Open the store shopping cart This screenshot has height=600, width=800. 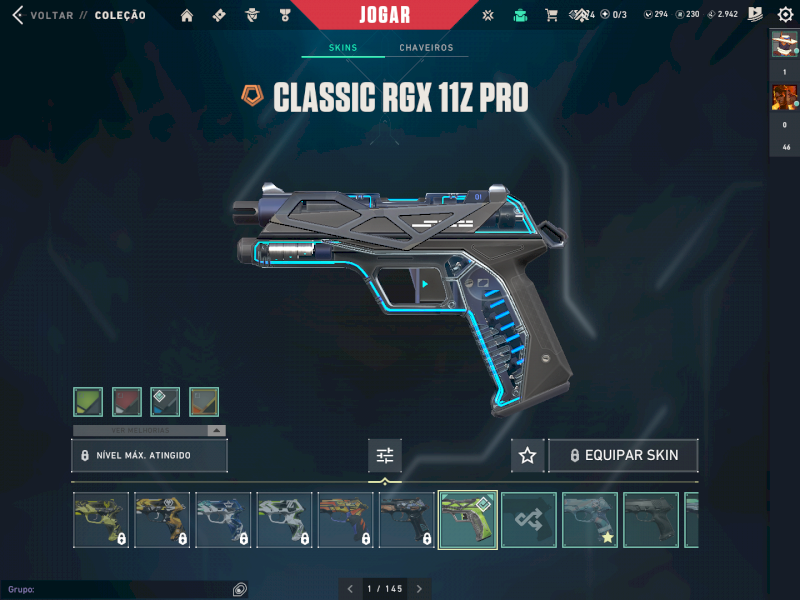[x=551, y=15]
